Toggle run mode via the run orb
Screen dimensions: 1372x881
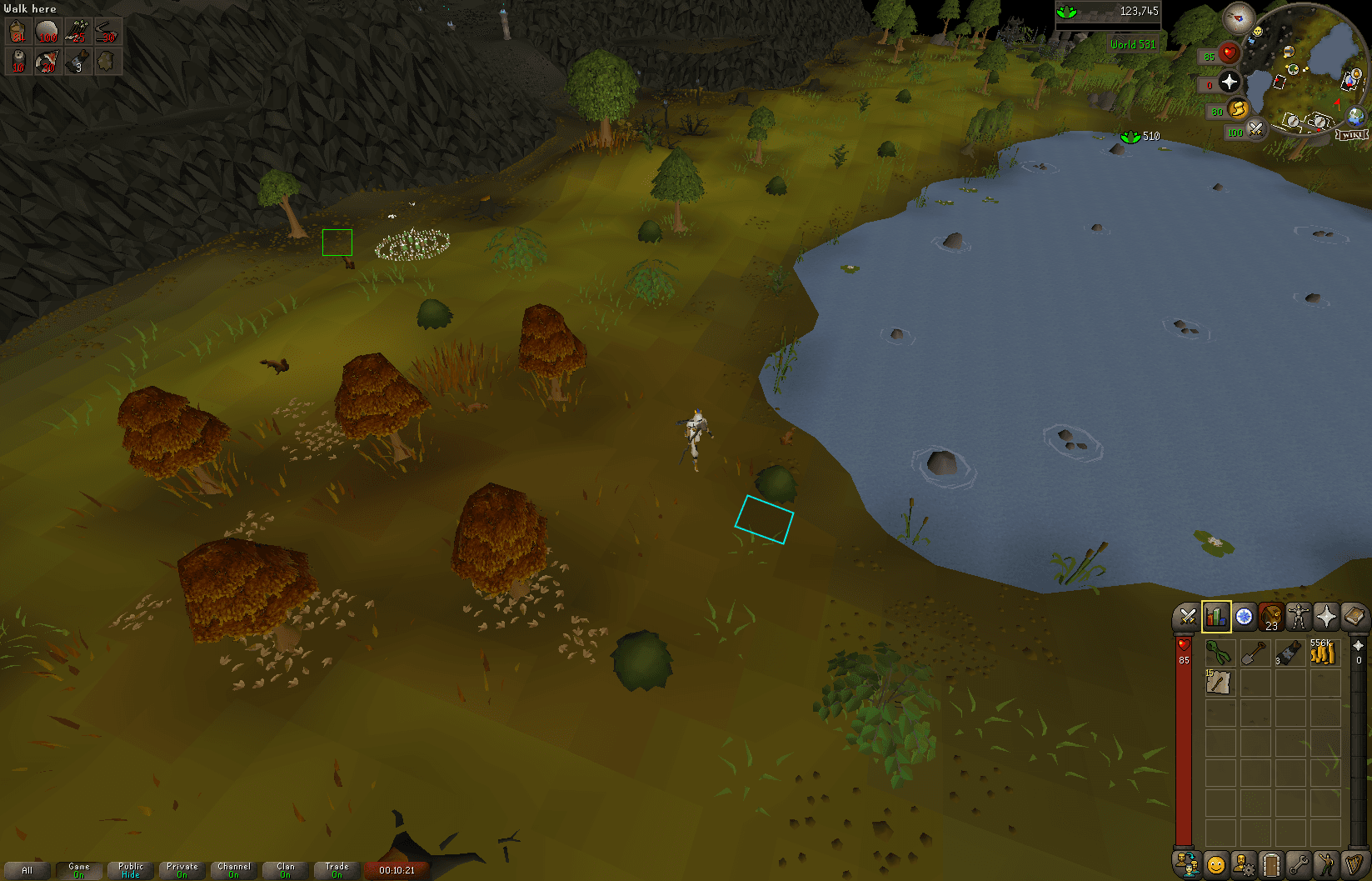(1239, 109)
